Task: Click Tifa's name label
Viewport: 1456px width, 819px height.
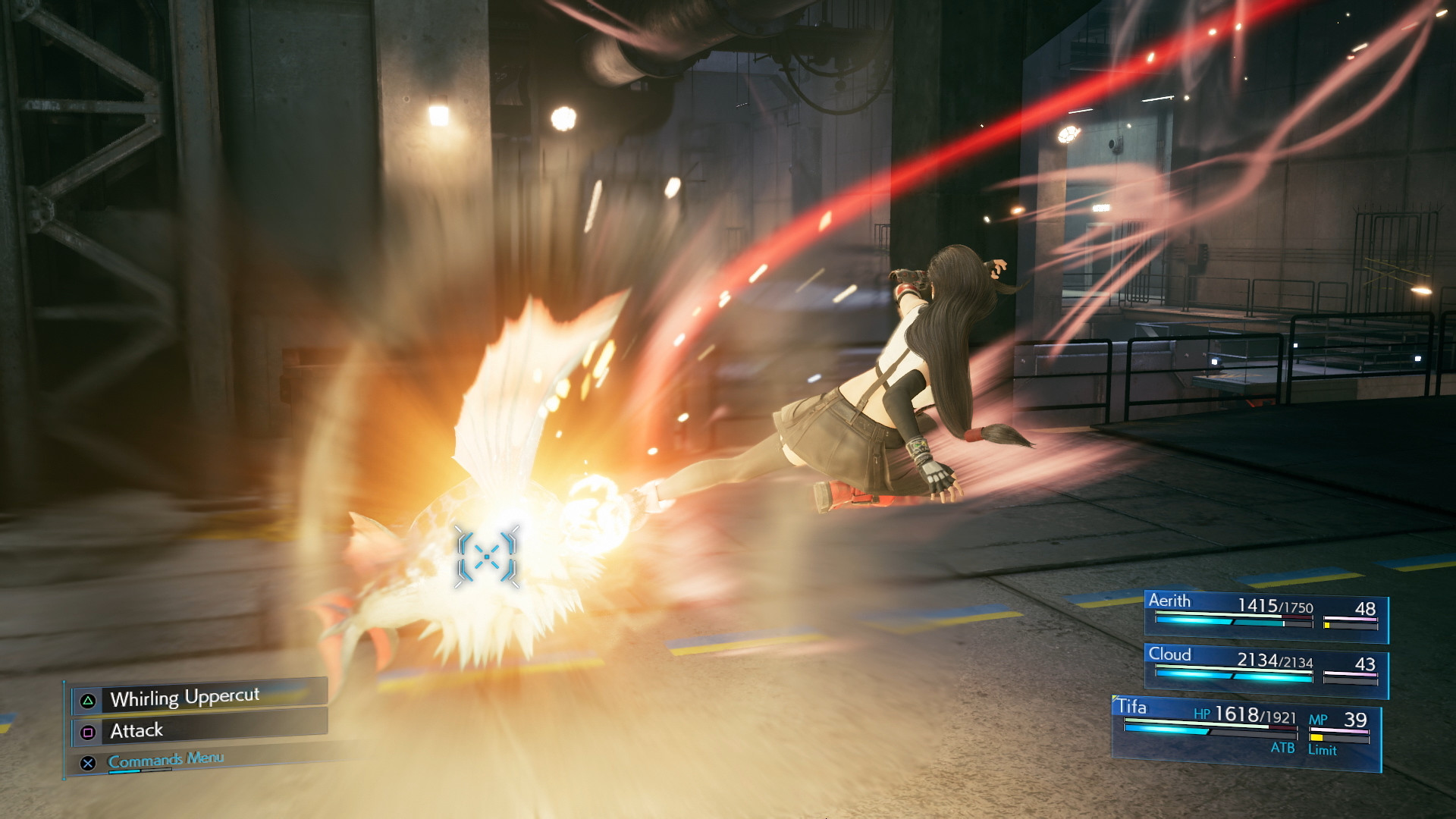Action: pyautogui.click(x=1133, y=708)
